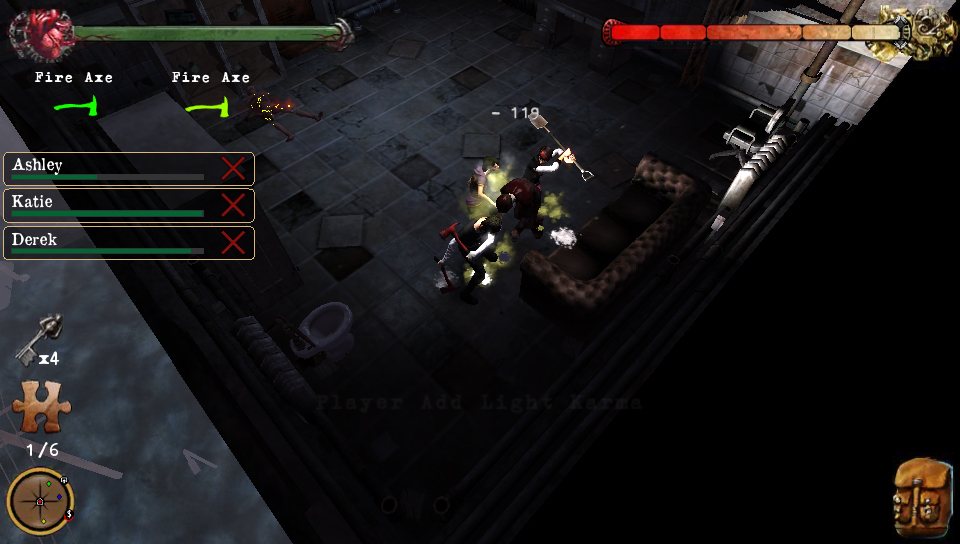Image resolution: width=960 pixels, height=544 pixels.
Task: Open the puzzle piece collection
Action: pyautogui.click(x=41, y=408)
